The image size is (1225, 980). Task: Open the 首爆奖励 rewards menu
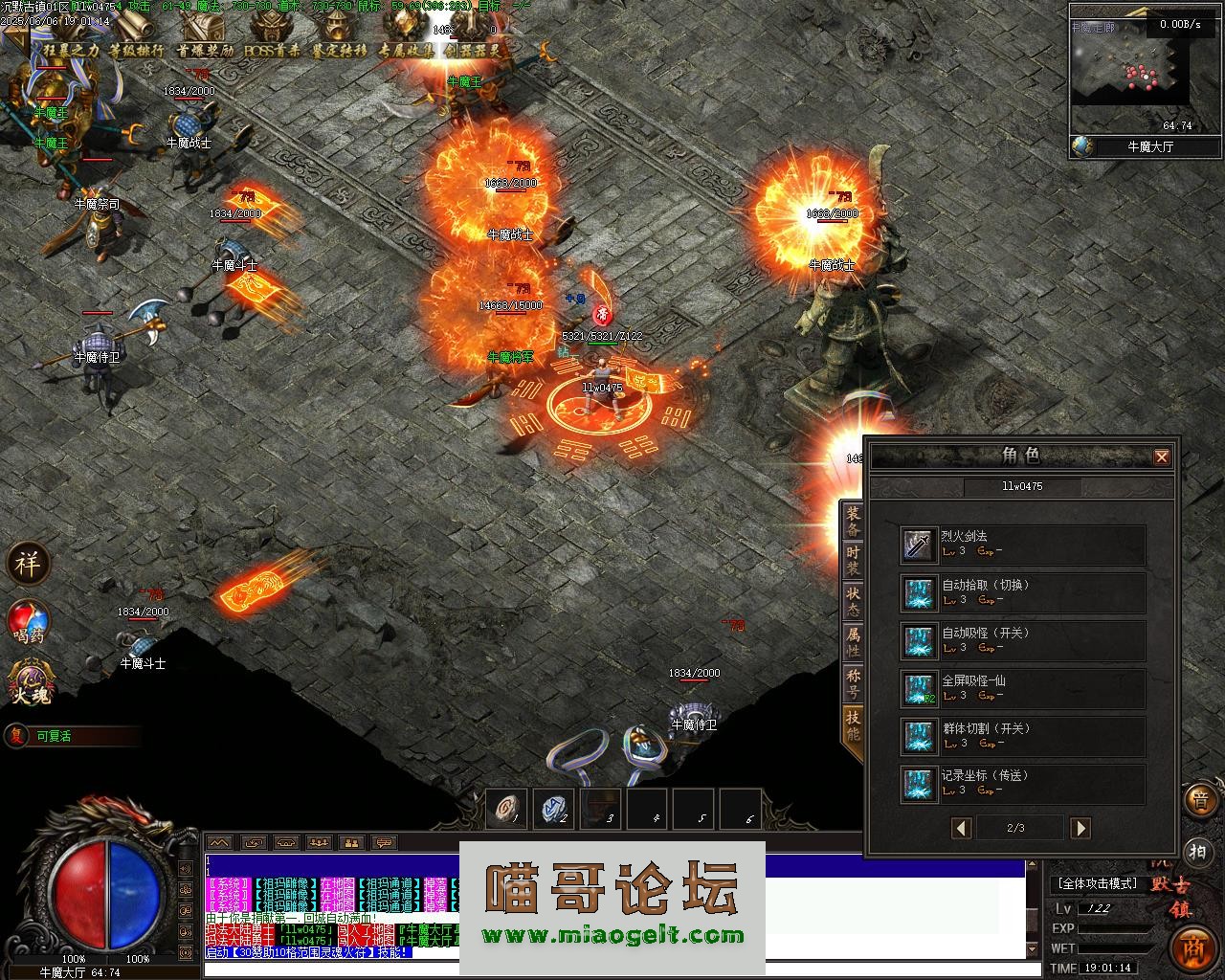(x=205, y=50)
